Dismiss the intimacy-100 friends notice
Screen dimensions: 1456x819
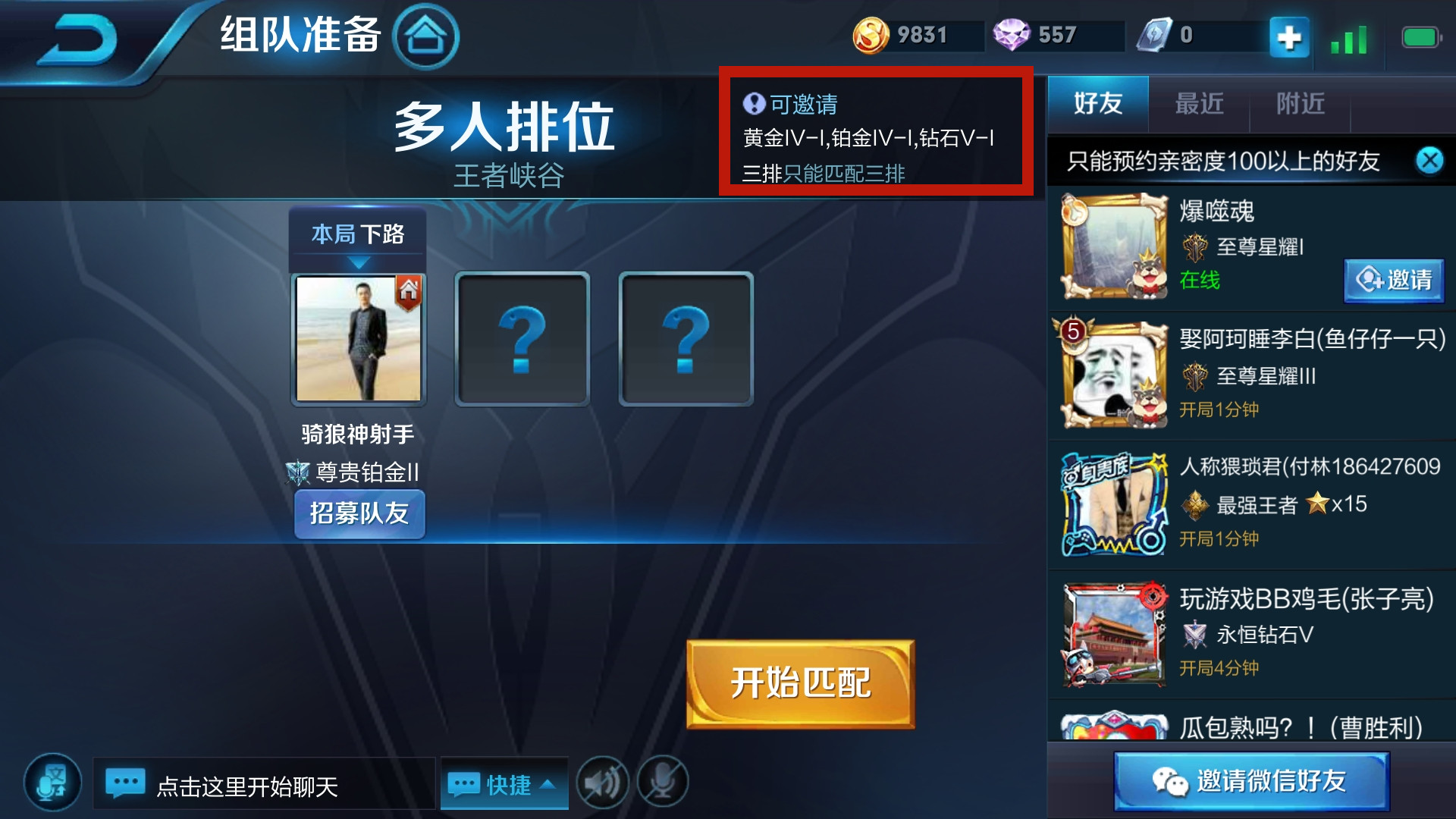pos(1429,161)
